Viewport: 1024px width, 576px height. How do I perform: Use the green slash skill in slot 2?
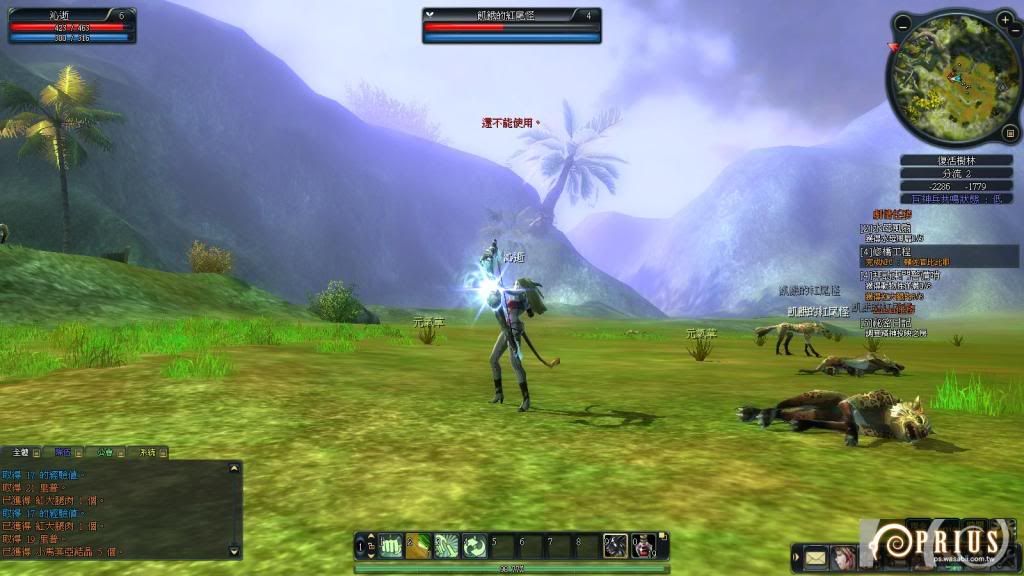(x=418, y=545)
